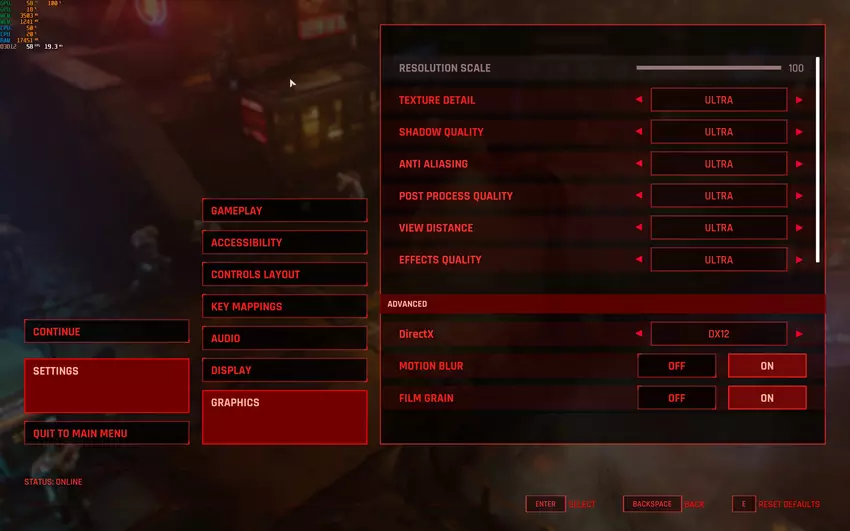Resume the game with Continue
The height and width of the screenshot is (531, 850).
tap(106, 332)
